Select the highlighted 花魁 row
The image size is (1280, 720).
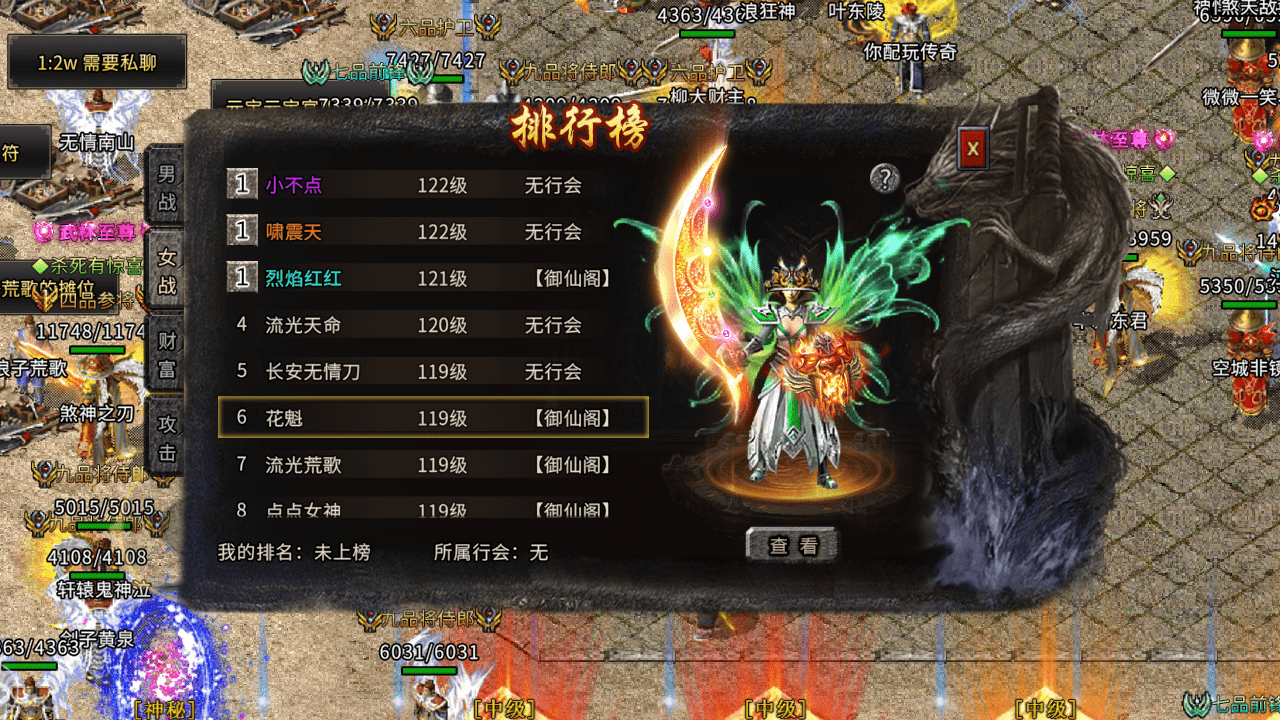pyautogui.click(x=432, y=418)
